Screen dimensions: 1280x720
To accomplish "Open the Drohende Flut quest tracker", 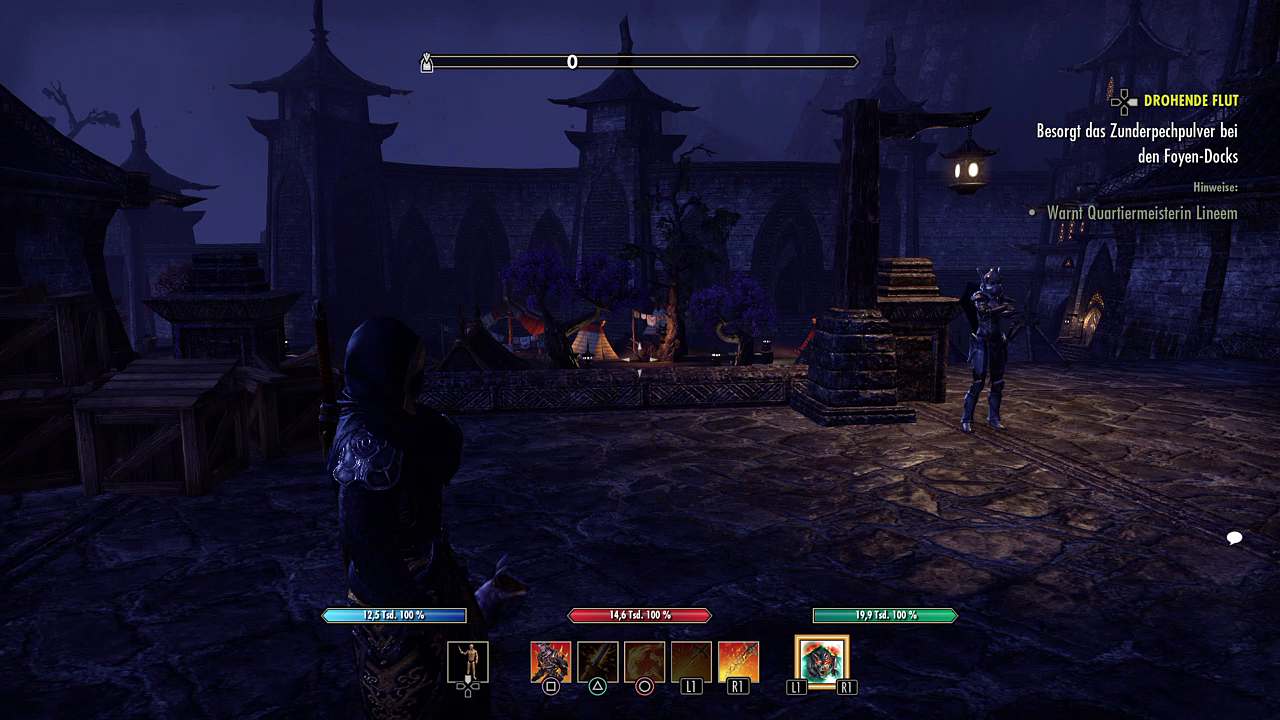I will [1190, 101].
